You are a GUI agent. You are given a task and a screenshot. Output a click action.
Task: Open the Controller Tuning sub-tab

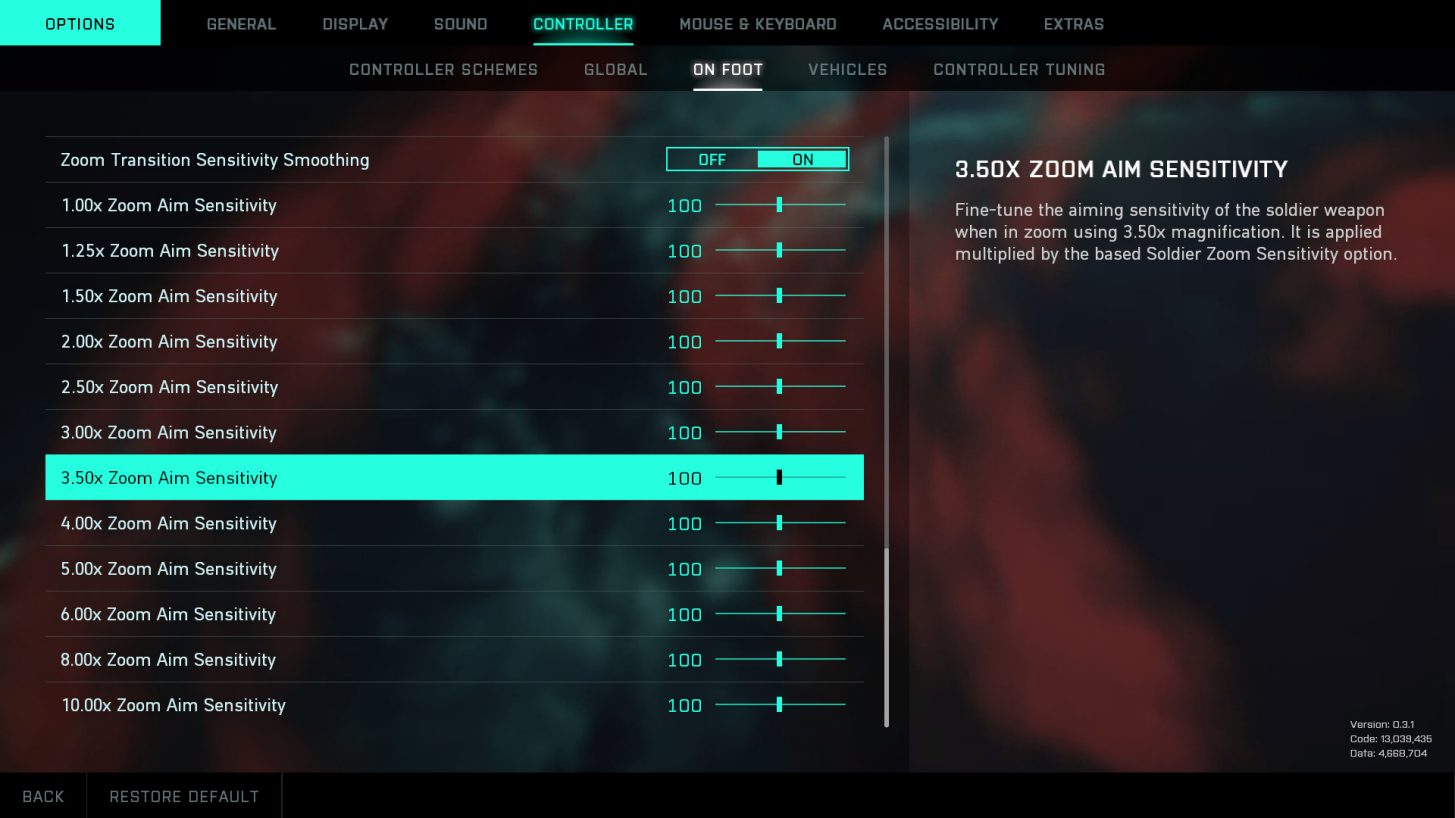tap(1019, 70)
